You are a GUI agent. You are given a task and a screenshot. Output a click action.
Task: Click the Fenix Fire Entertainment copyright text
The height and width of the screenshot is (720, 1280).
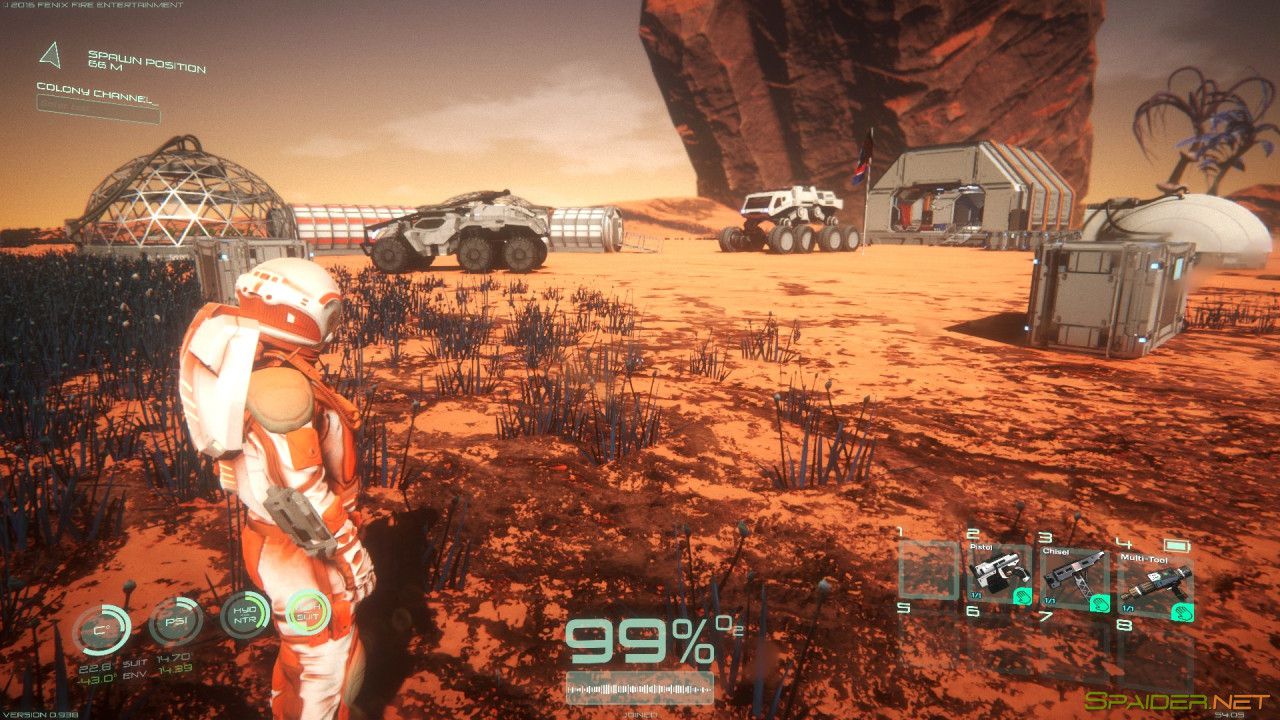pos(95,5)
